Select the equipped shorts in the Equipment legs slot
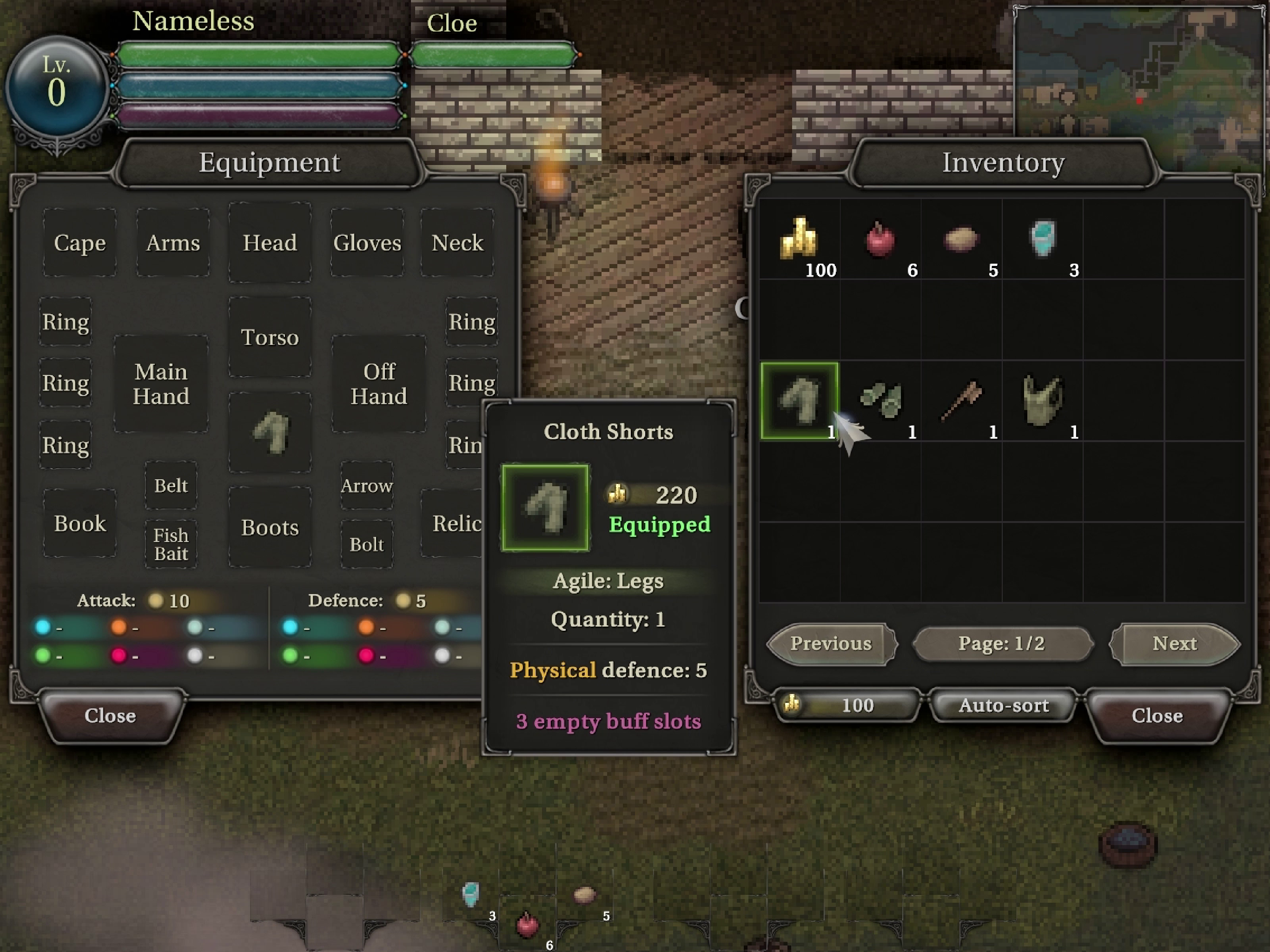 pos(270,432)
